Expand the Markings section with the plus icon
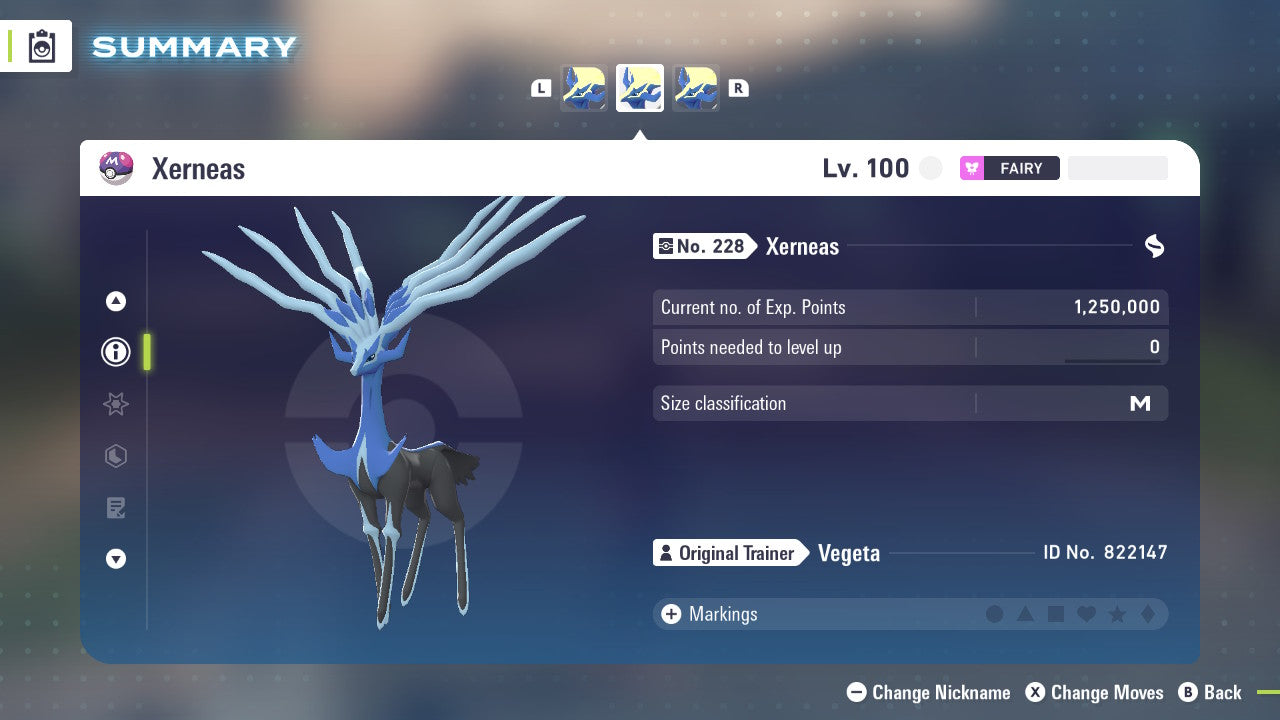 [x=669, y=614]
